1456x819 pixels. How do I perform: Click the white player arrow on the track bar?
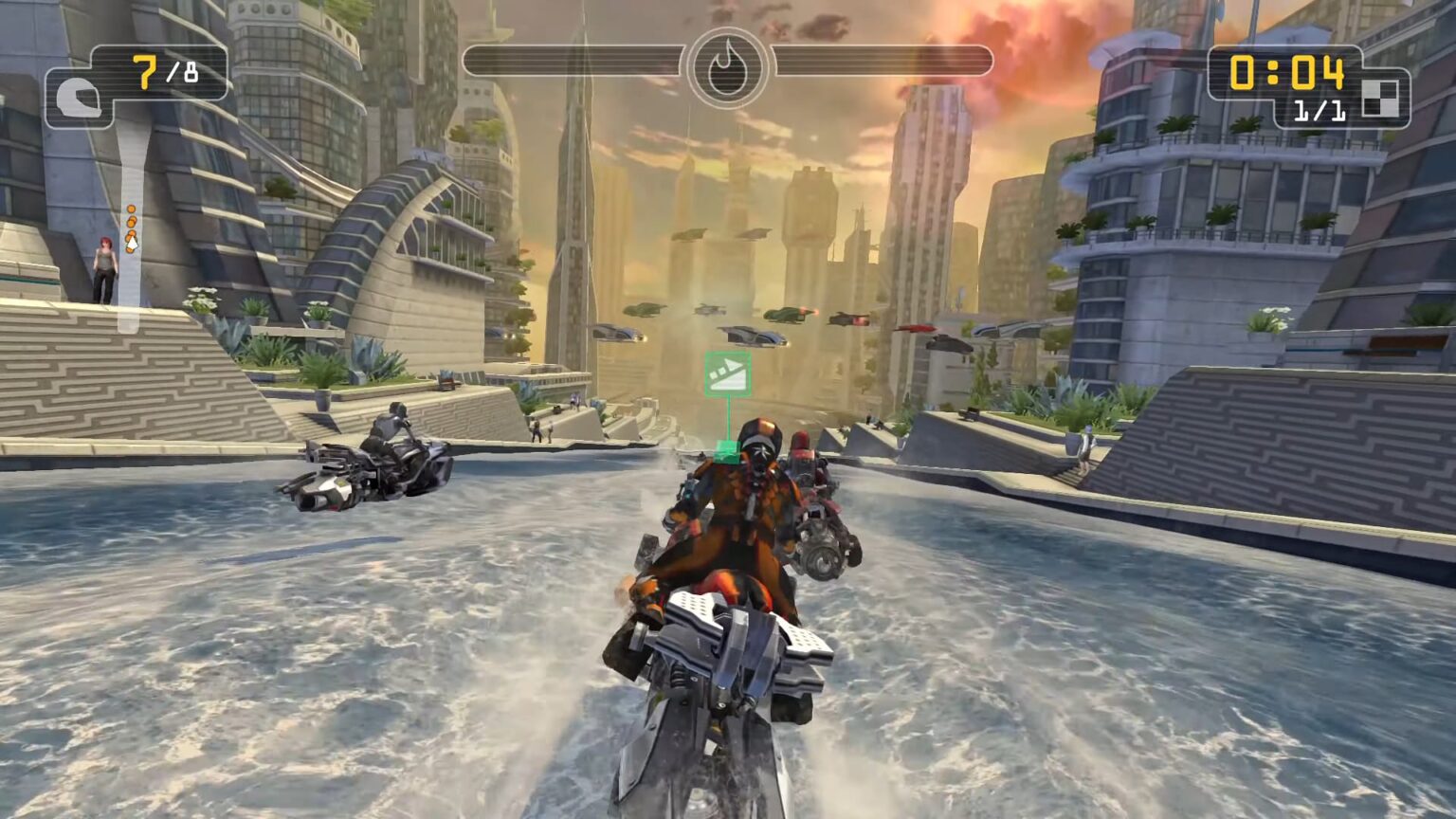(x=132, y=243)
